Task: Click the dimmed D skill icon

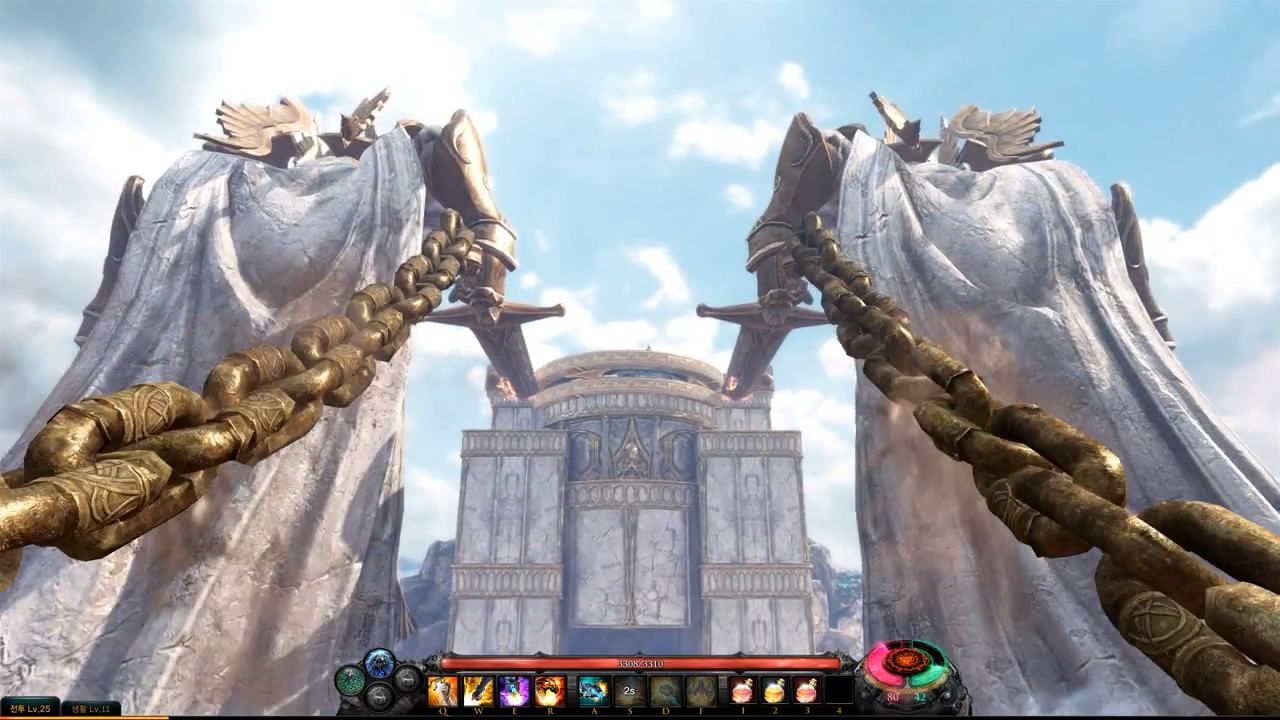Action: click(x=665, y=691)
